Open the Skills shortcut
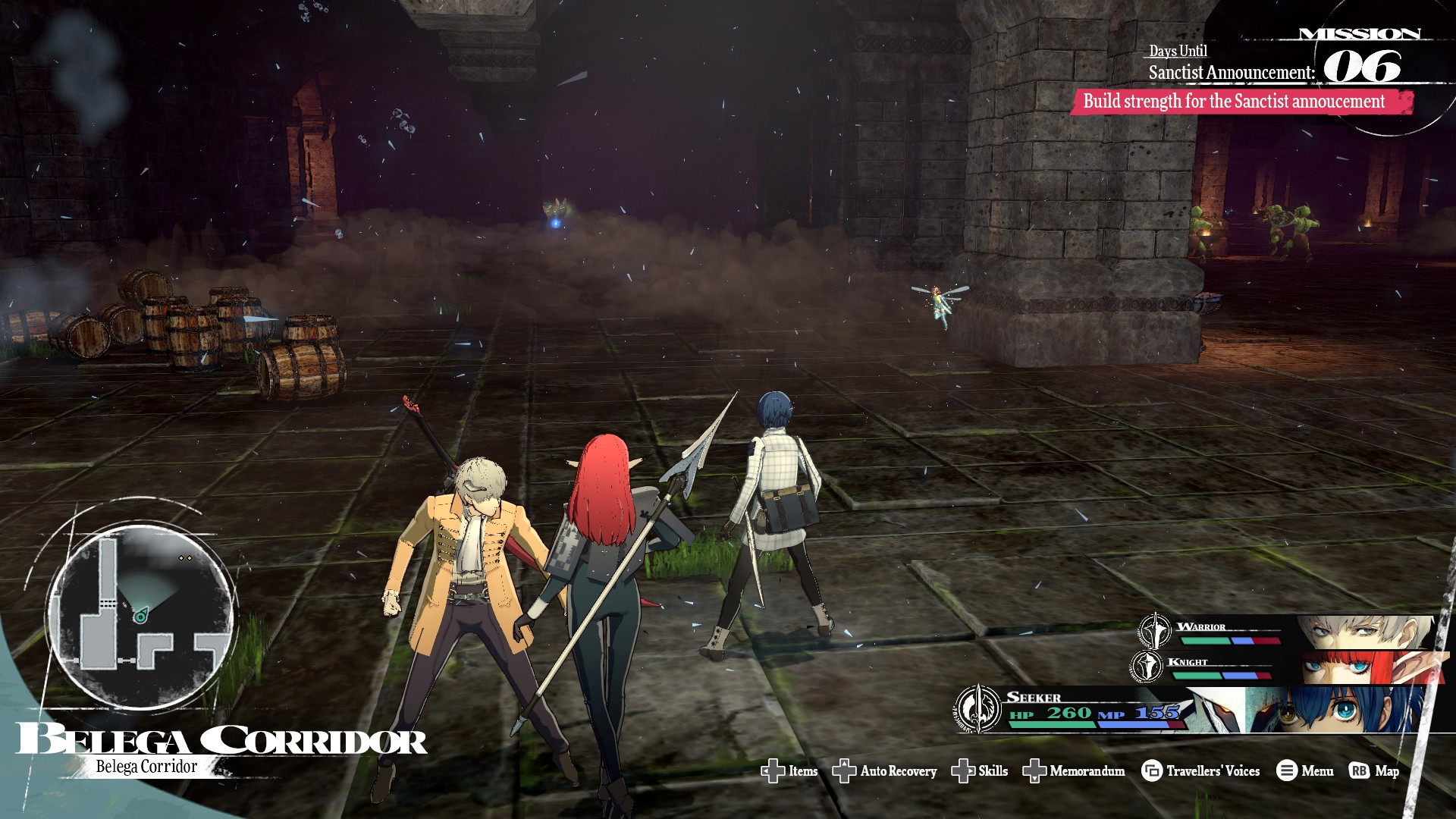Image resolution: width=1456 pixels, height=819 pixels. point(980,771)
